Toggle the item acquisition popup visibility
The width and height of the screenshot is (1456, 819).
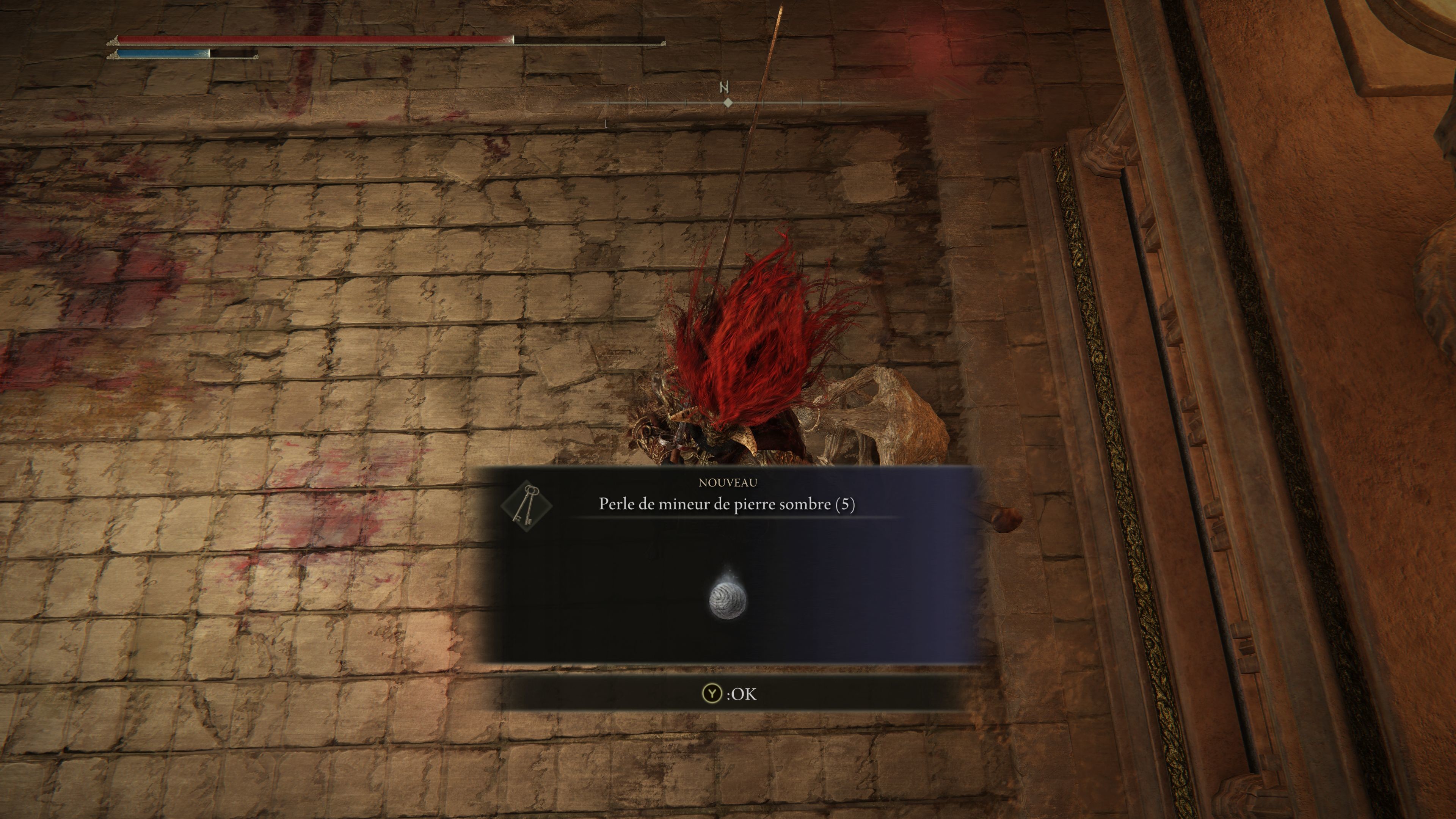point(728,565)
